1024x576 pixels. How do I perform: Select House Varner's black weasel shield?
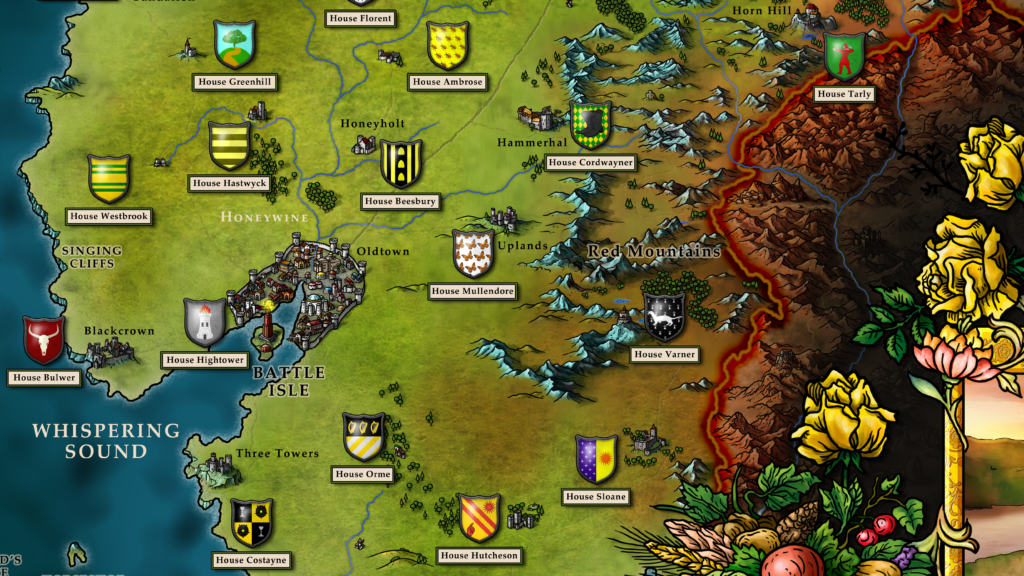click(664, 317)
